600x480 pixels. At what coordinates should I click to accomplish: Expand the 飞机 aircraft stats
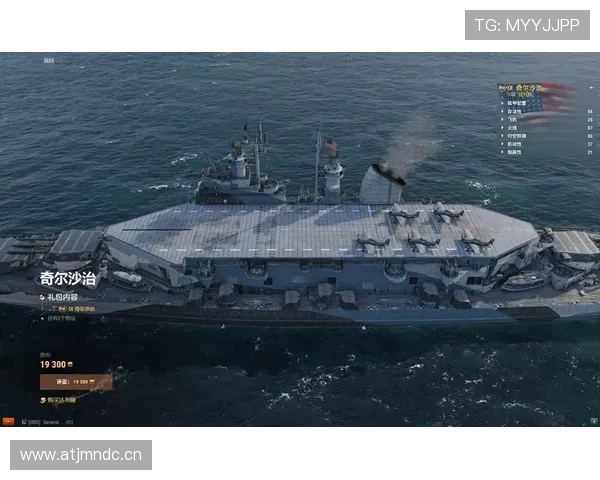pyautogui.click(x=512, y=120)
